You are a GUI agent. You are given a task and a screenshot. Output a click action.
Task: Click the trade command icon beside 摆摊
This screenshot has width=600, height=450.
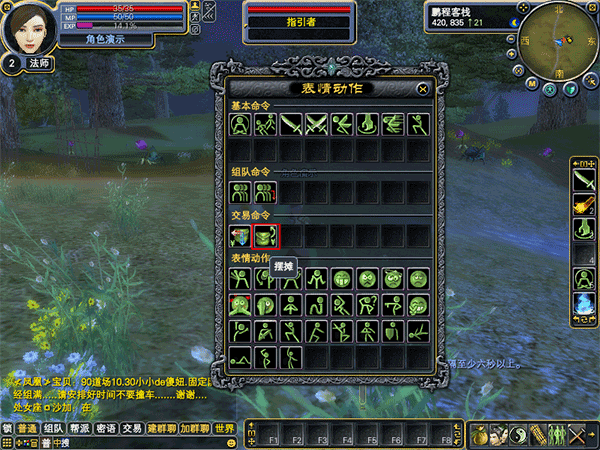point(240,237)
